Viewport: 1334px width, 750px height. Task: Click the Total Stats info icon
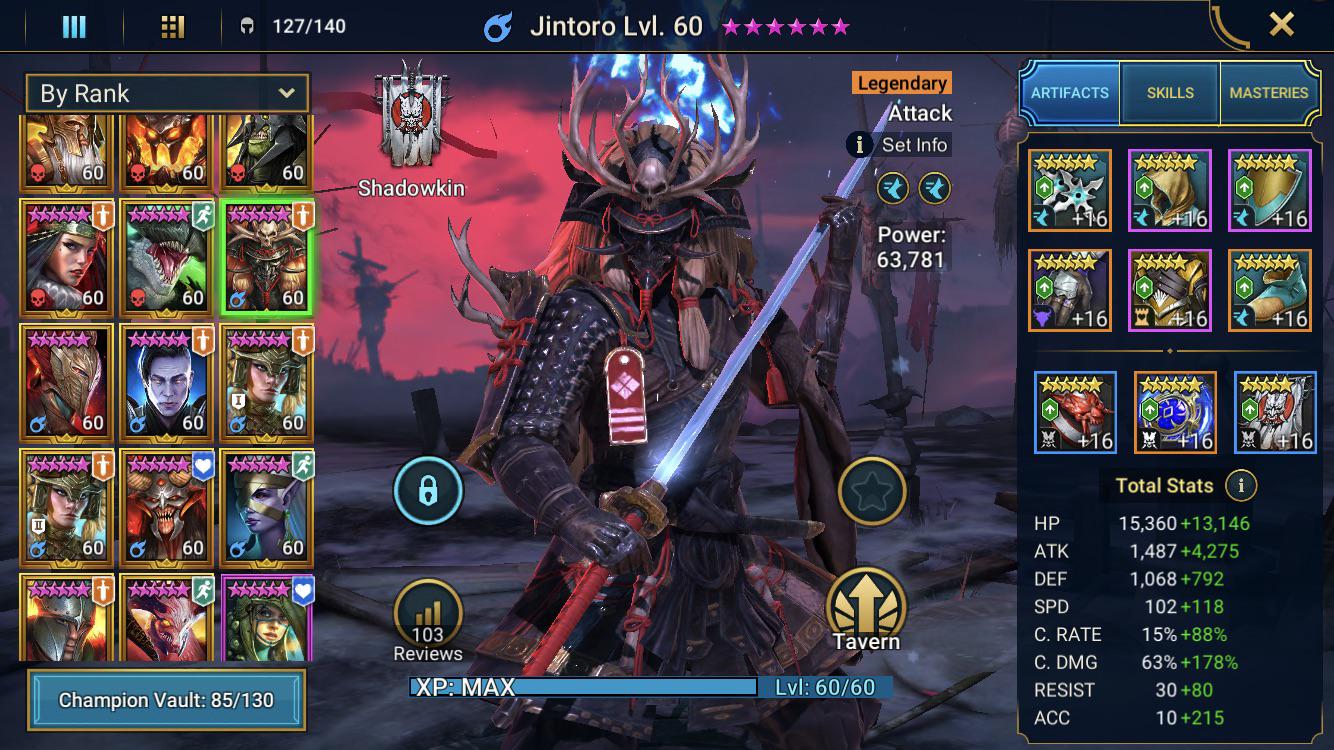tap(1243, 486)
